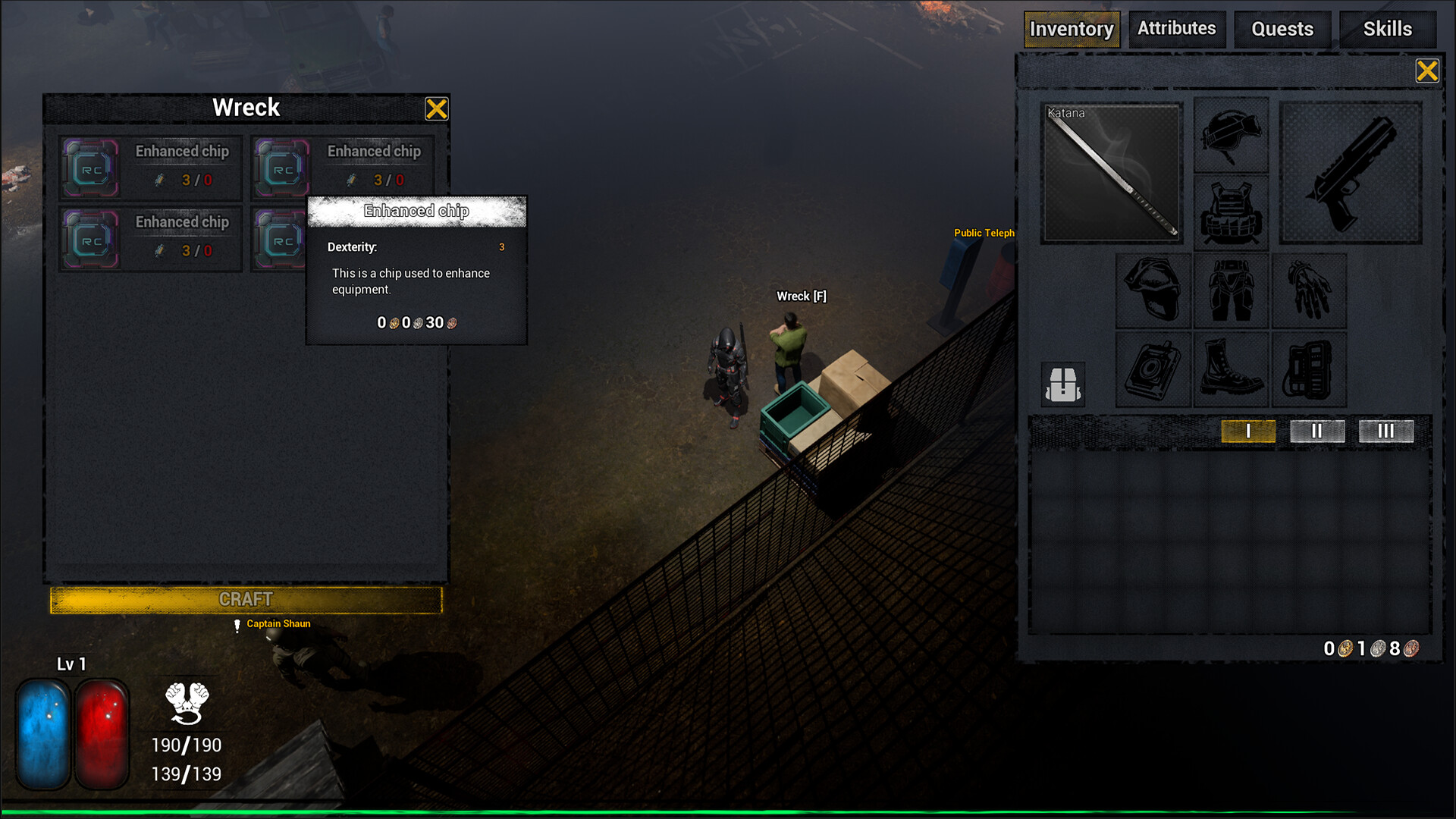
Task: Click the blue health potion vial
Action: [43, 732]
